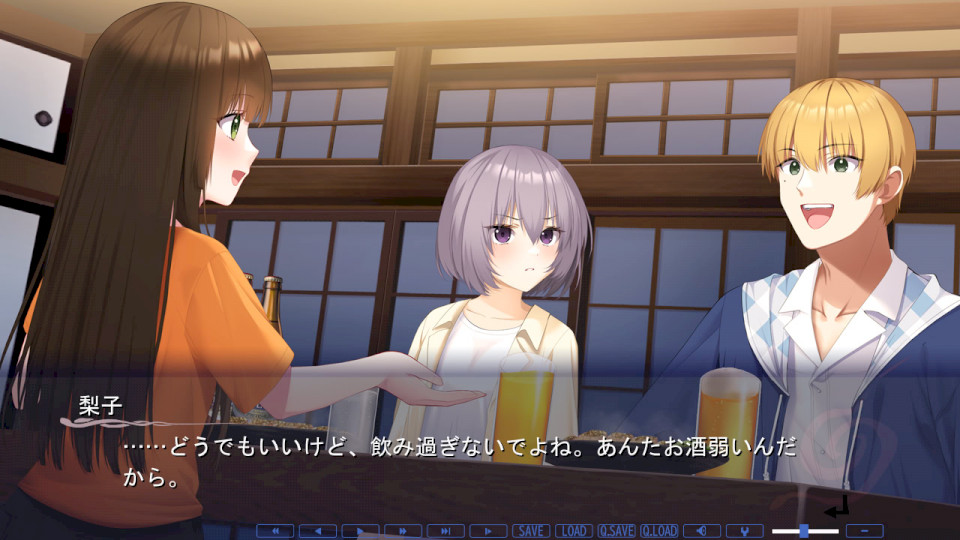
Task: Click the blue slider handle in the toolbar
Action: 804,531
